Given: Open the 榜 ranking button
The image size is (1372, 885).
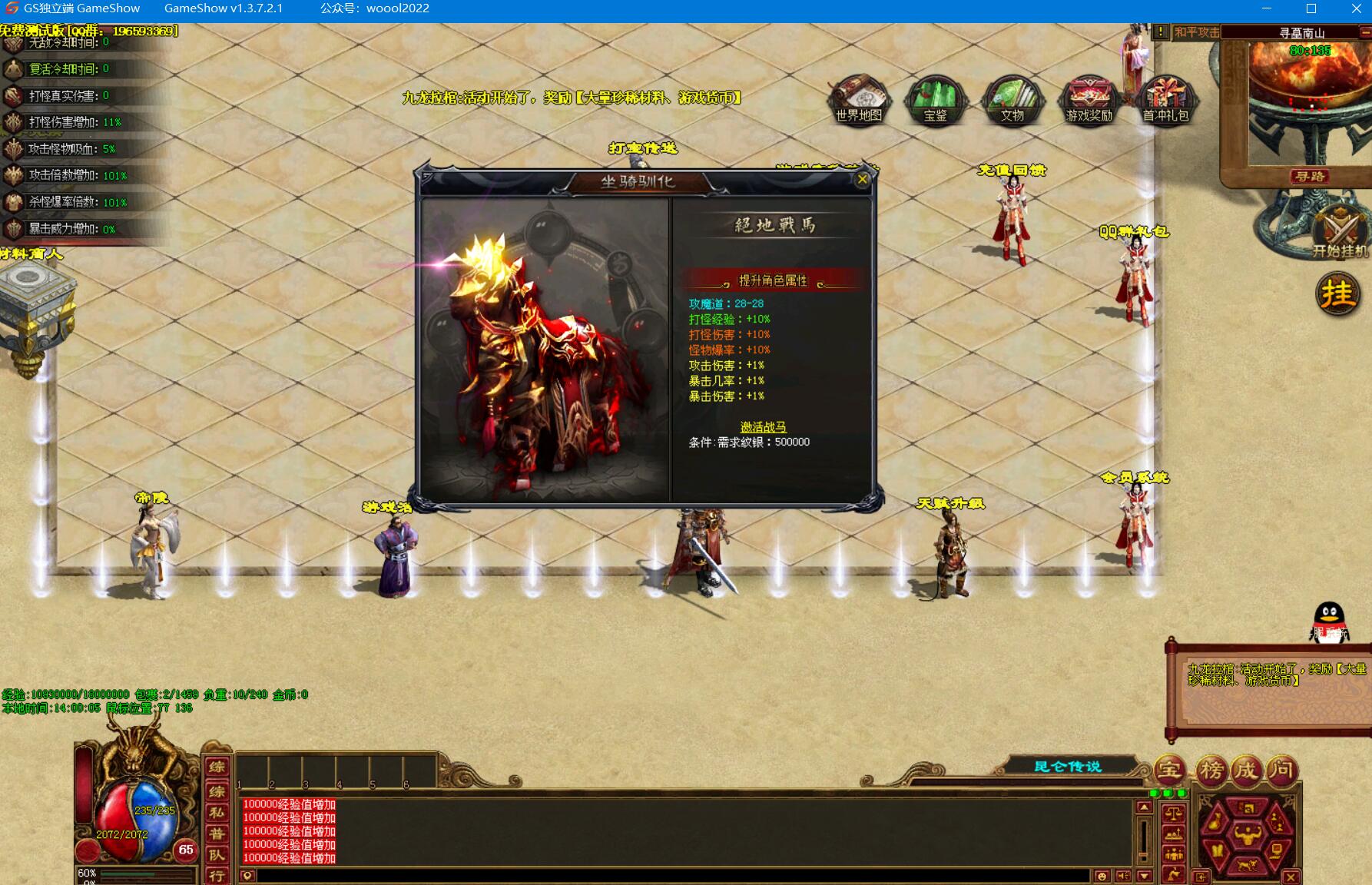Looking at the screenshot, I should 1211,770.
